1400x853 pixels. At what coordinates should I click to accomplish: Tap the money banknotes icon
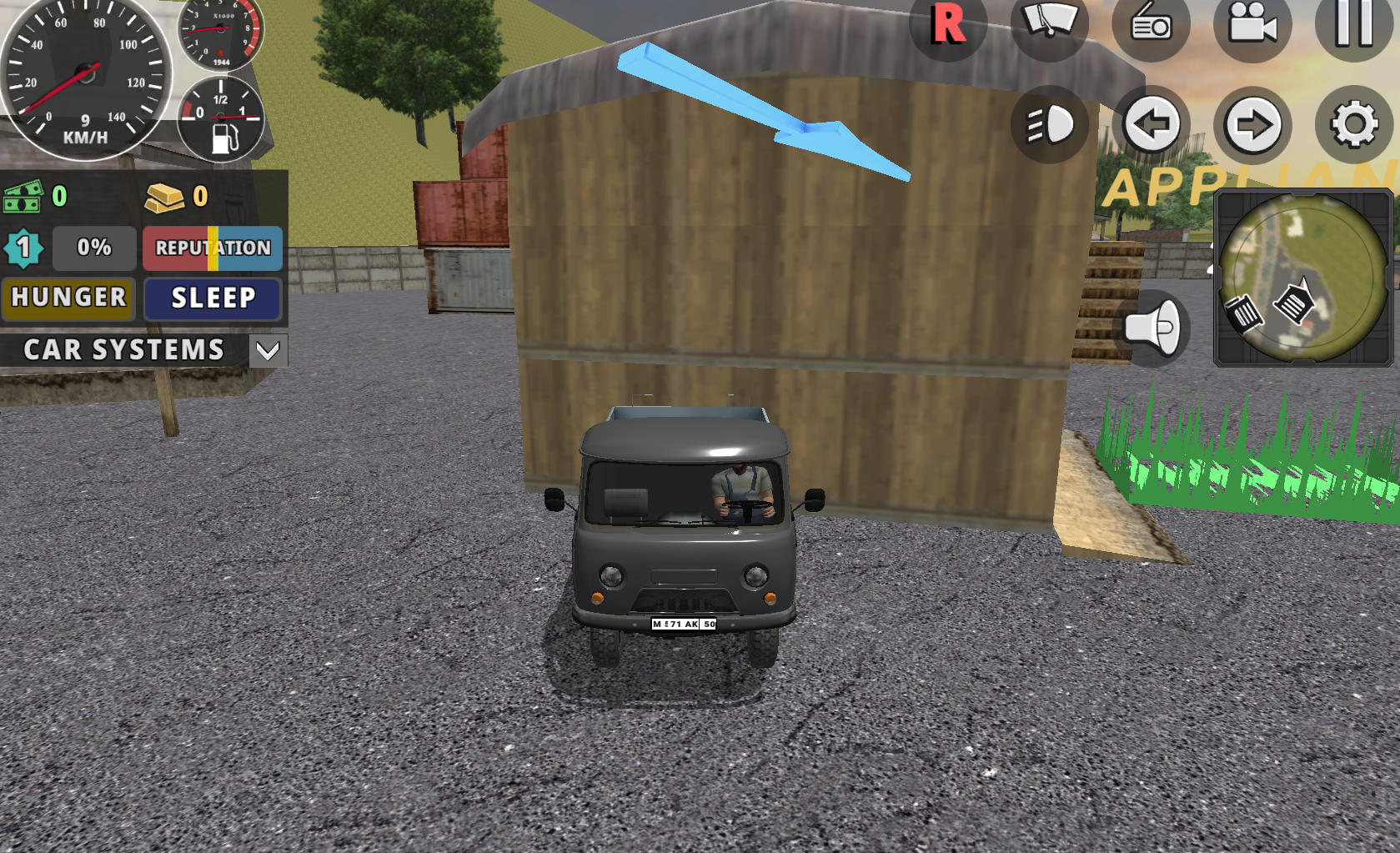point(25,197)
